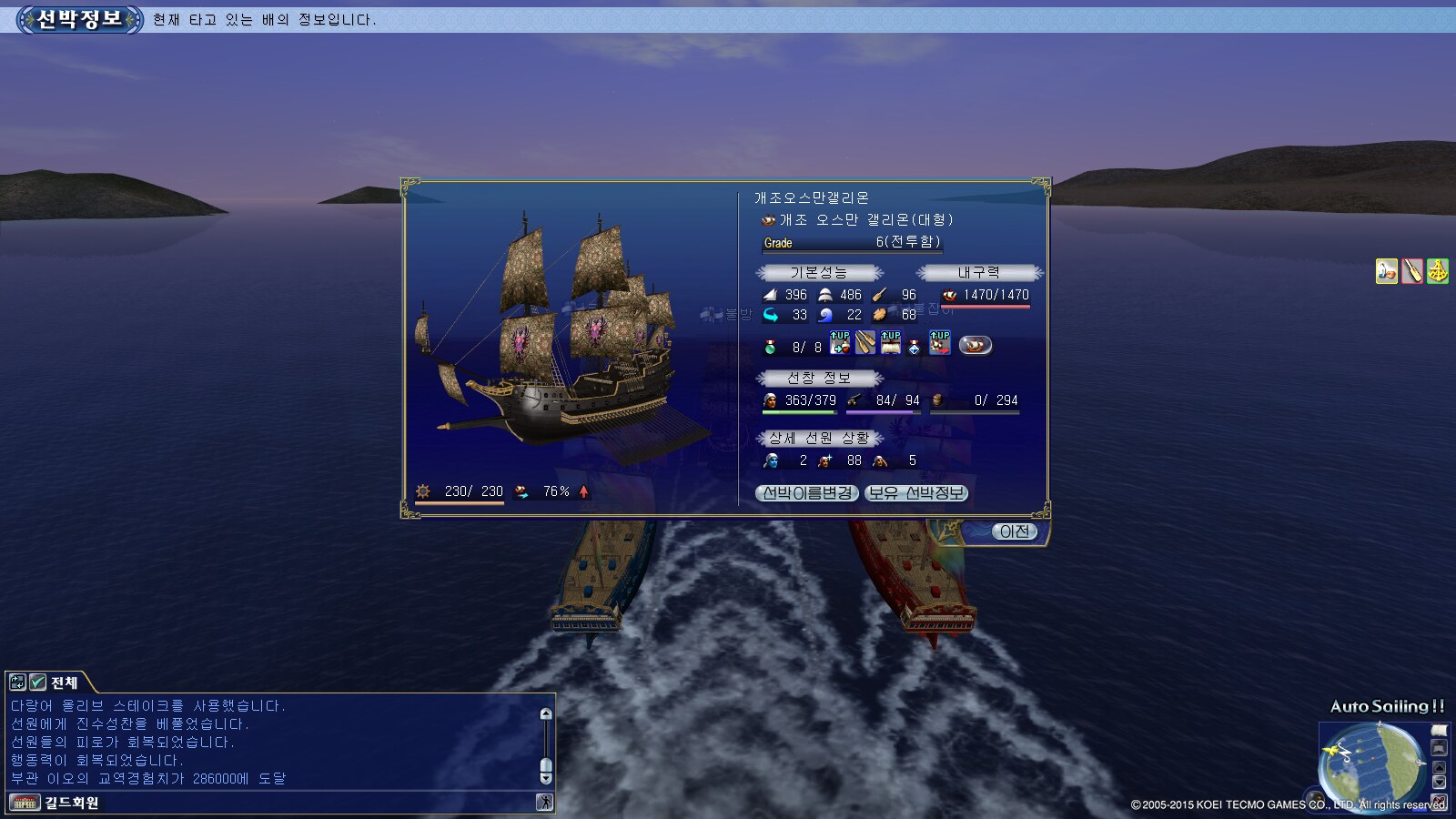Click the minimap down arrow button
1456x819 pixels.
[1439, 783]
